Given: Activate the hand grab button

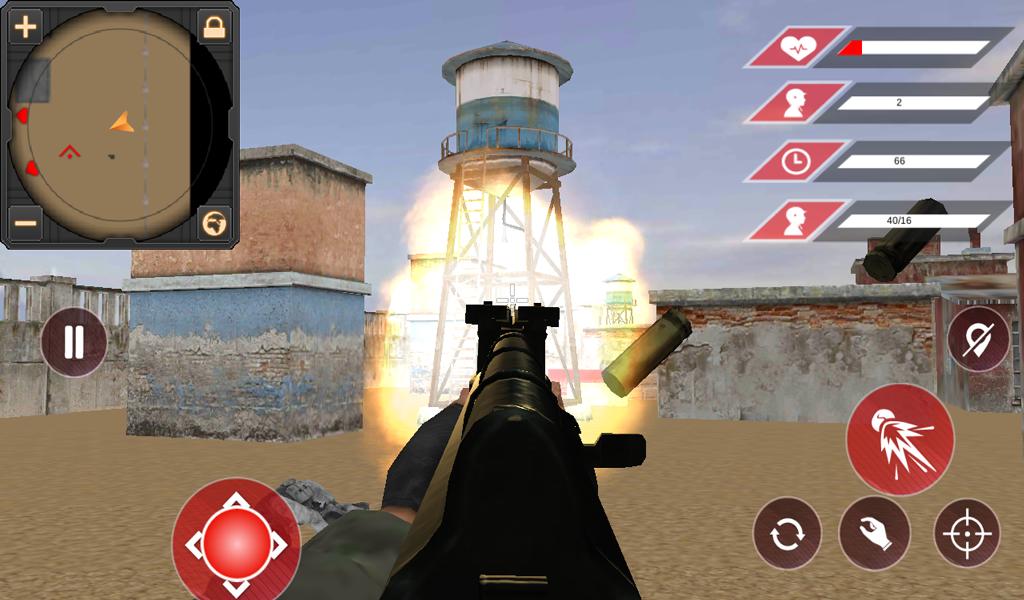Looking at the screenshot, I should [874, 533].
